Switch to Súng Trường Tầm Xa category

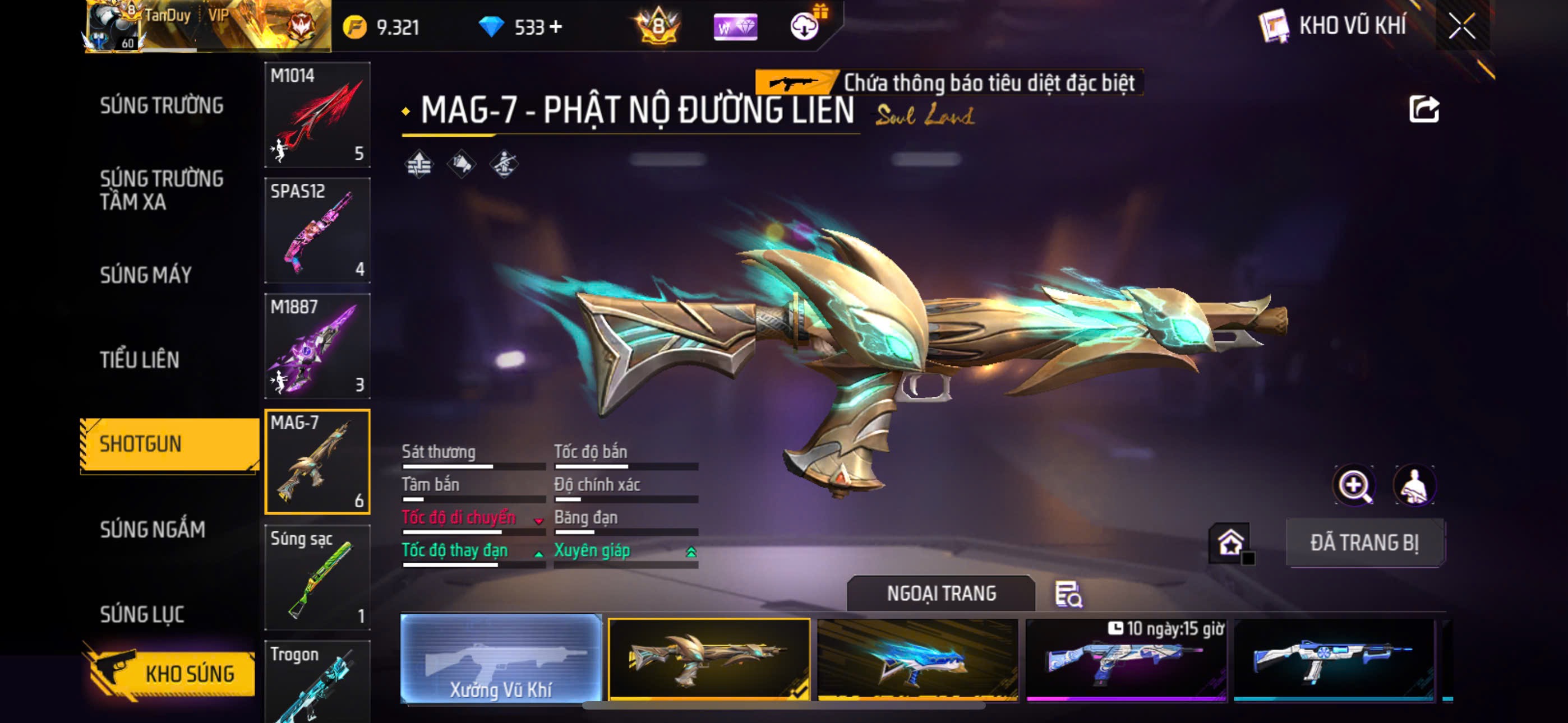coord(162,190)
